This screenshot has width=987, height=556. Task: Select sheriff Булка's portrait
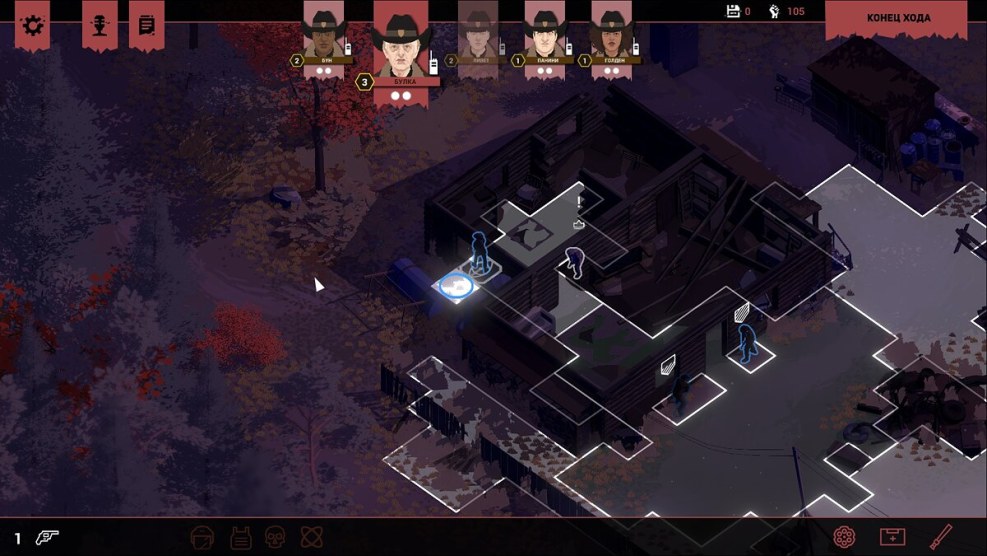coord(400,40)
